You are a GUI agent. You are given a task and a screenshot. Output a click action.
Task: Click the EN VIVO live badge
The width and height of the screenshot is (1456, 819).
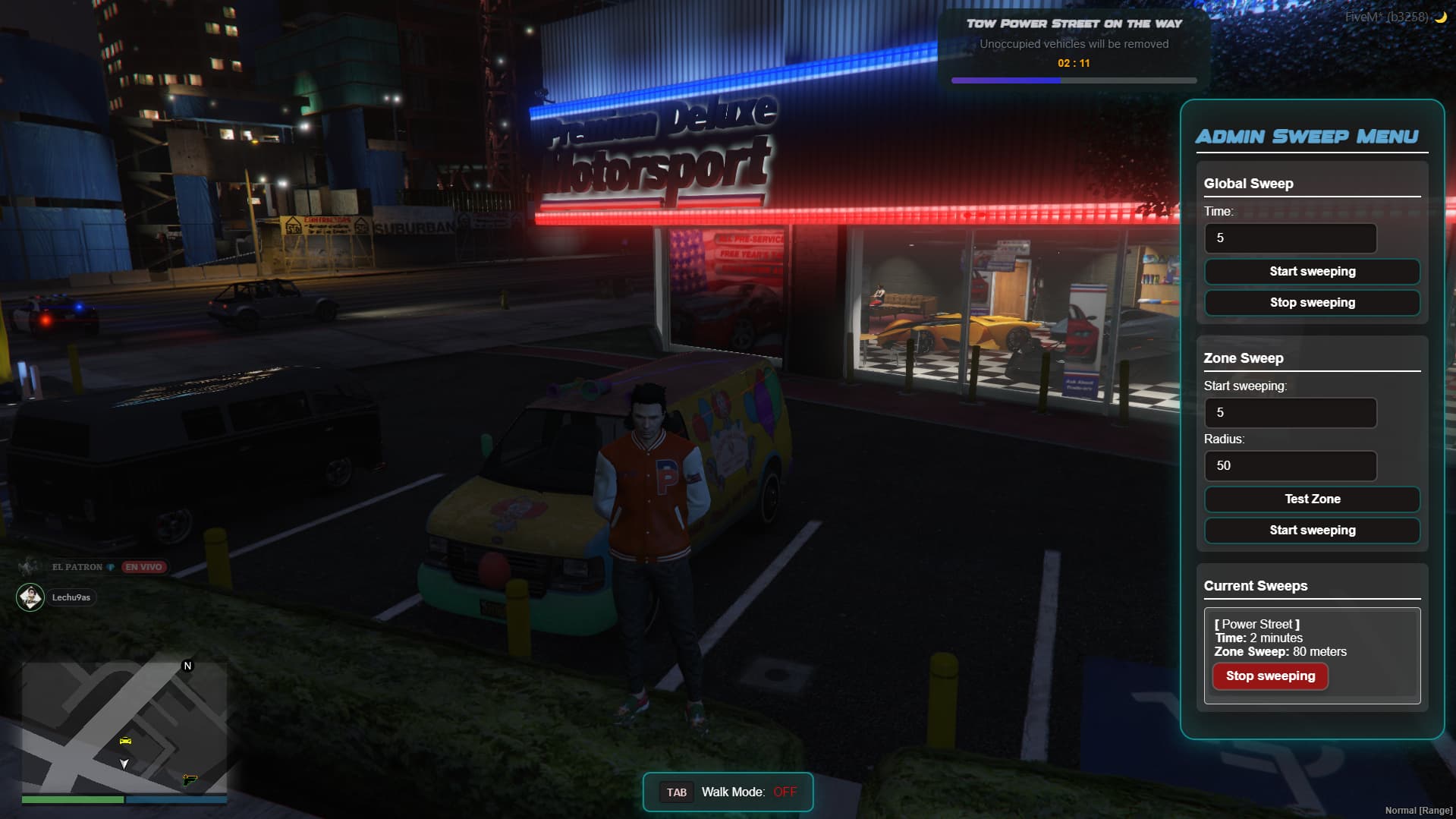click(143, 567)
